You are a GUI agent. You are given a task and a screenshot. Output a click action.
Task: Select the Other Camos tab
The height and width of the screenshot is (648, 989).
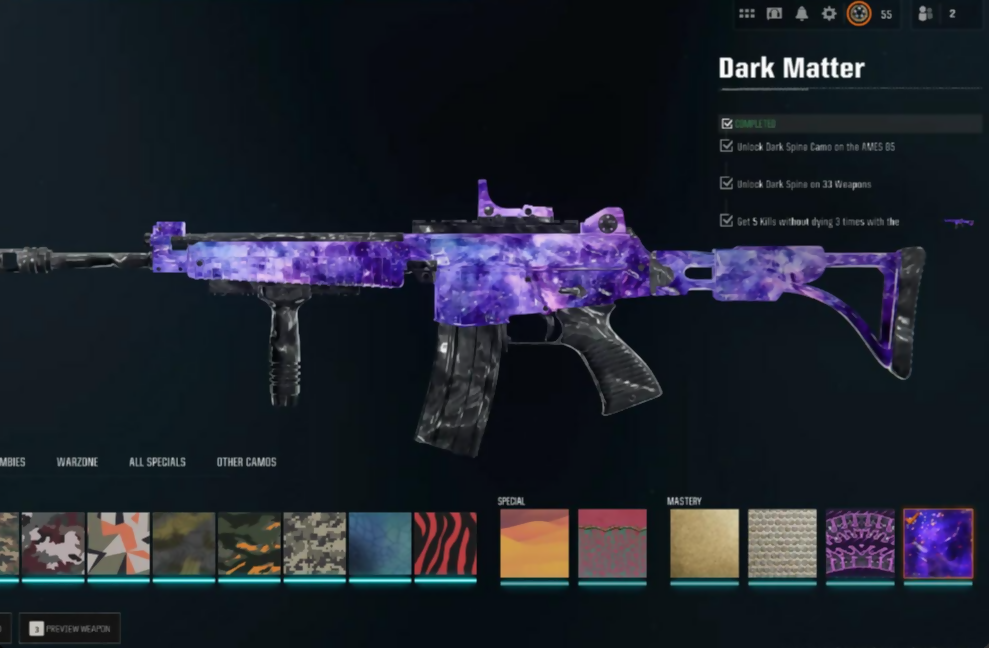(246, 462)
